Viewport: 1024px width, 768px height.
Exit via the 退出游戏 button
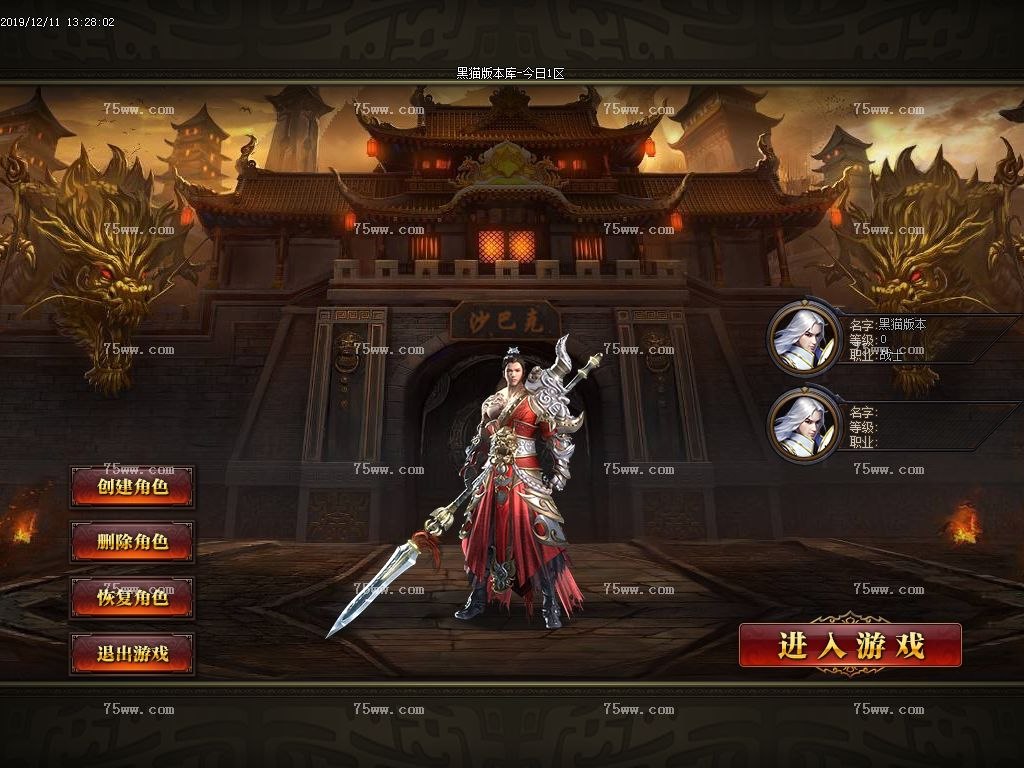pyautogui.click(x=132, y=654)
